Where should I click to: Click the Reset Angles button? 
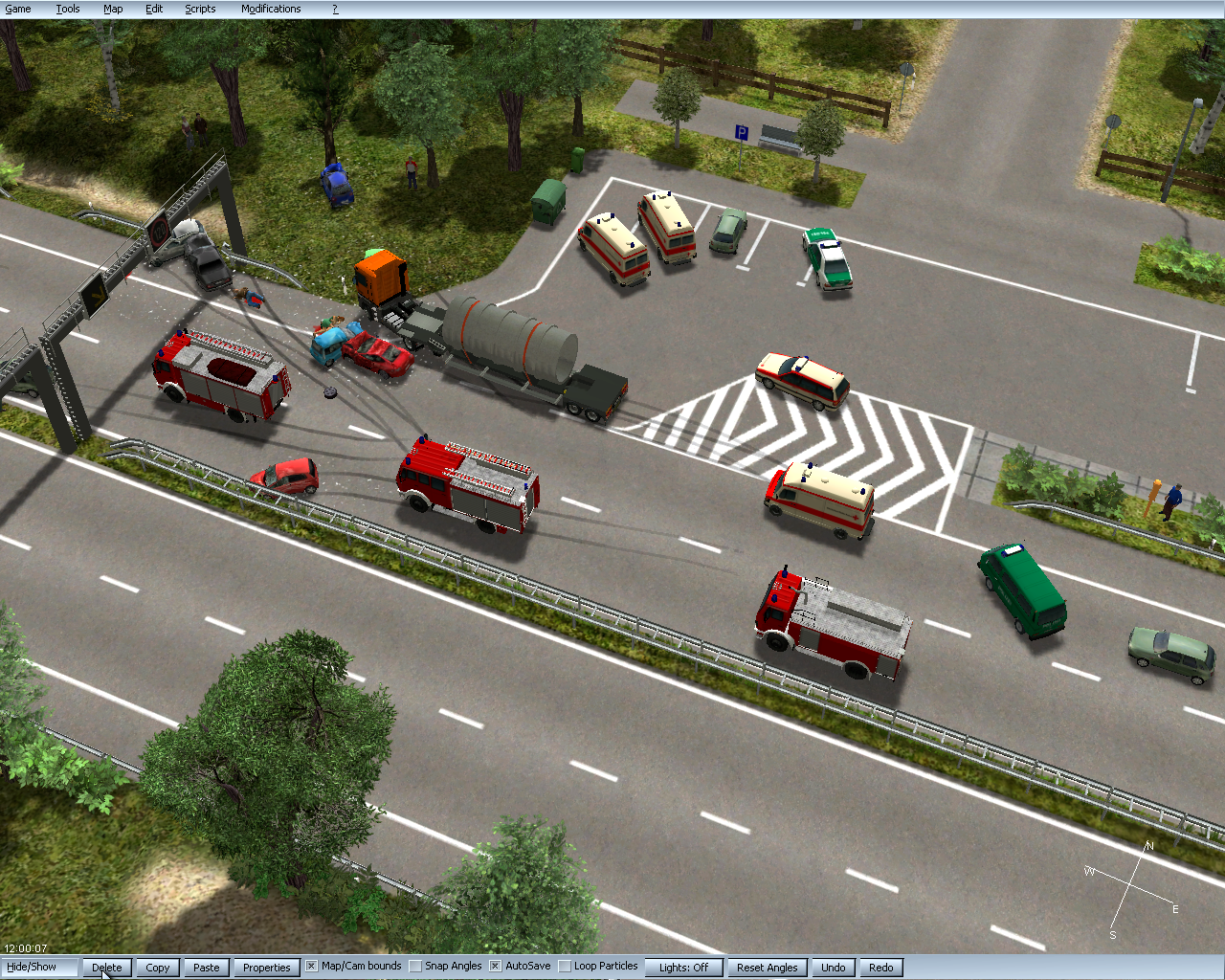click(x=767, y=968)
